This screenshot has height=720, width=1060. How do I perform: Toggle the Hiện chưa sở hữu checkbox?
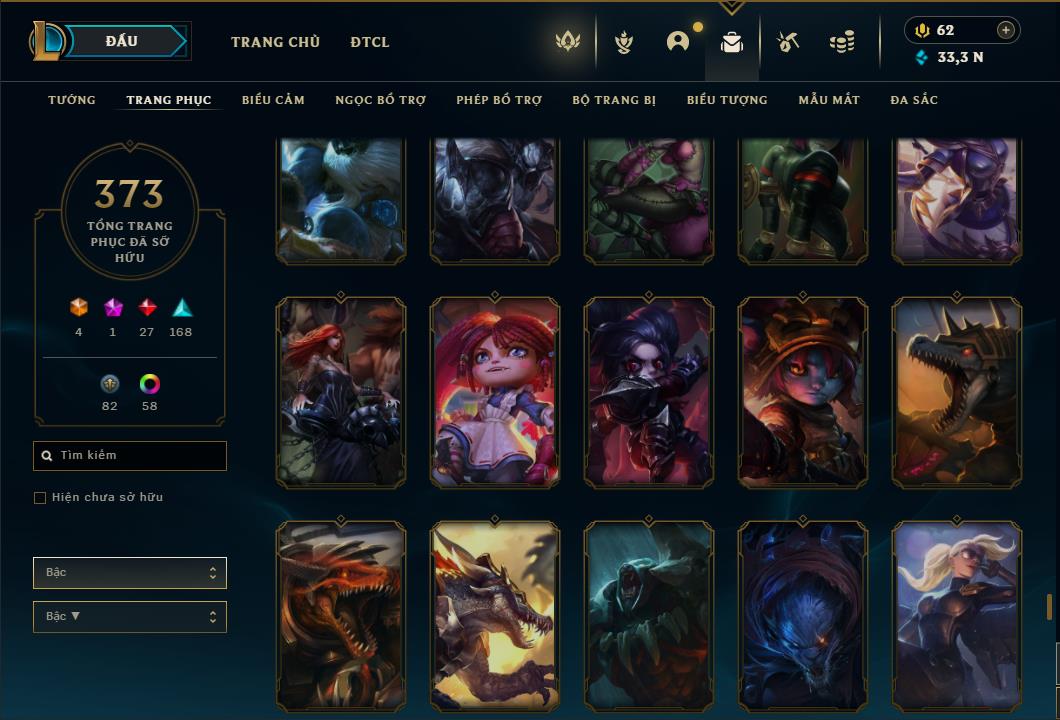(x=40, y=498)
